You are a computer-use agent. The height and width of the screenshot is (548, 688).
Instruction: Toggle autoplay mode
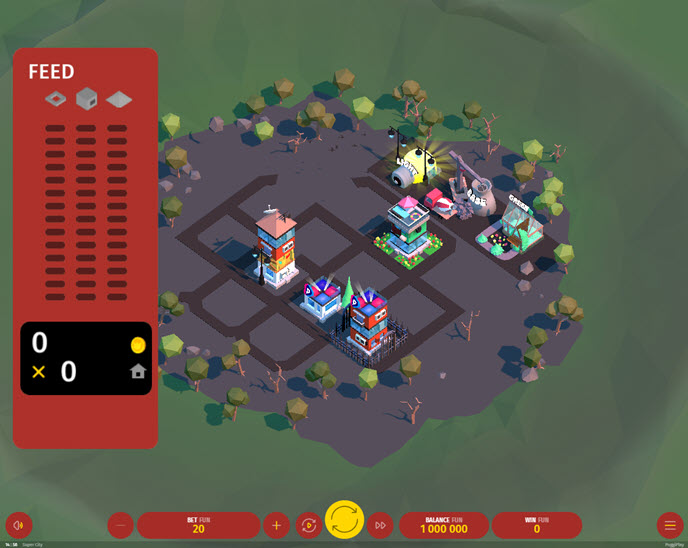[309, 525]
